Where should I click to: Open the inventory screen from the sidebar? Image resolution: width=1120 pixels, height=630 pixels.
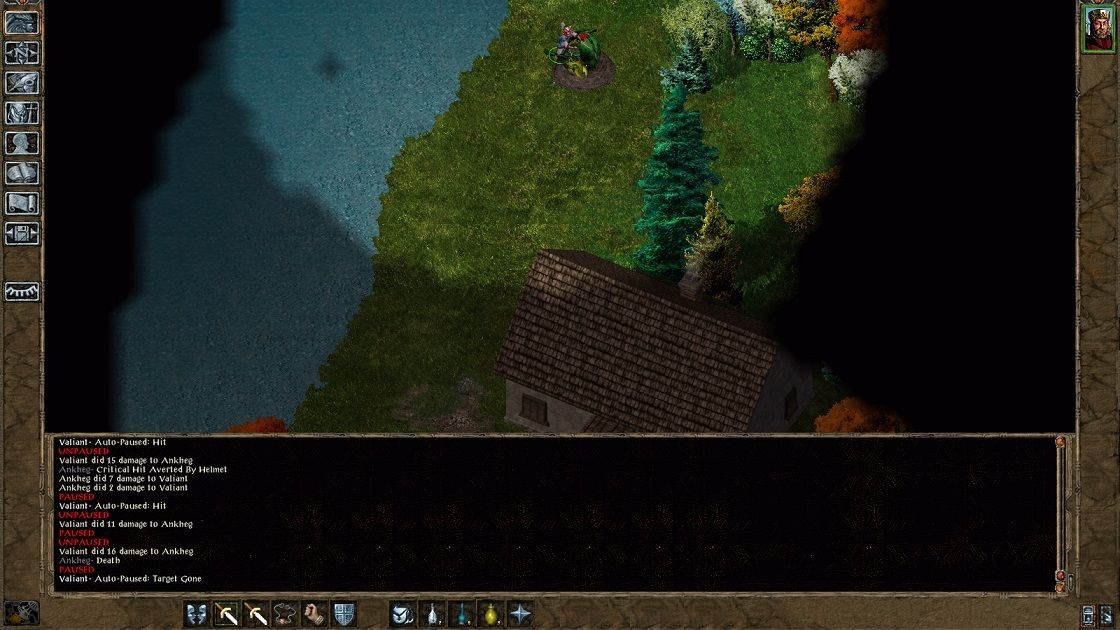(x=22, y=113)
